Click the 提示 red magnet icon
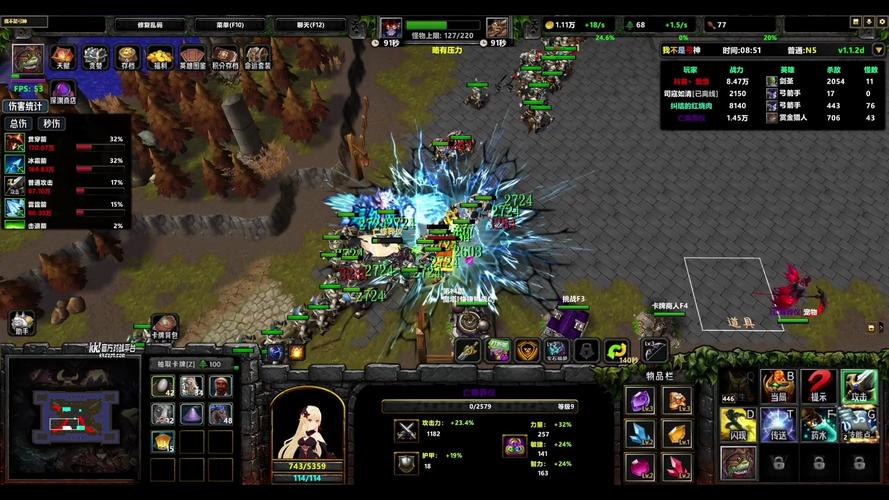This screenshot has width=889, height=500. pos(818,385)
